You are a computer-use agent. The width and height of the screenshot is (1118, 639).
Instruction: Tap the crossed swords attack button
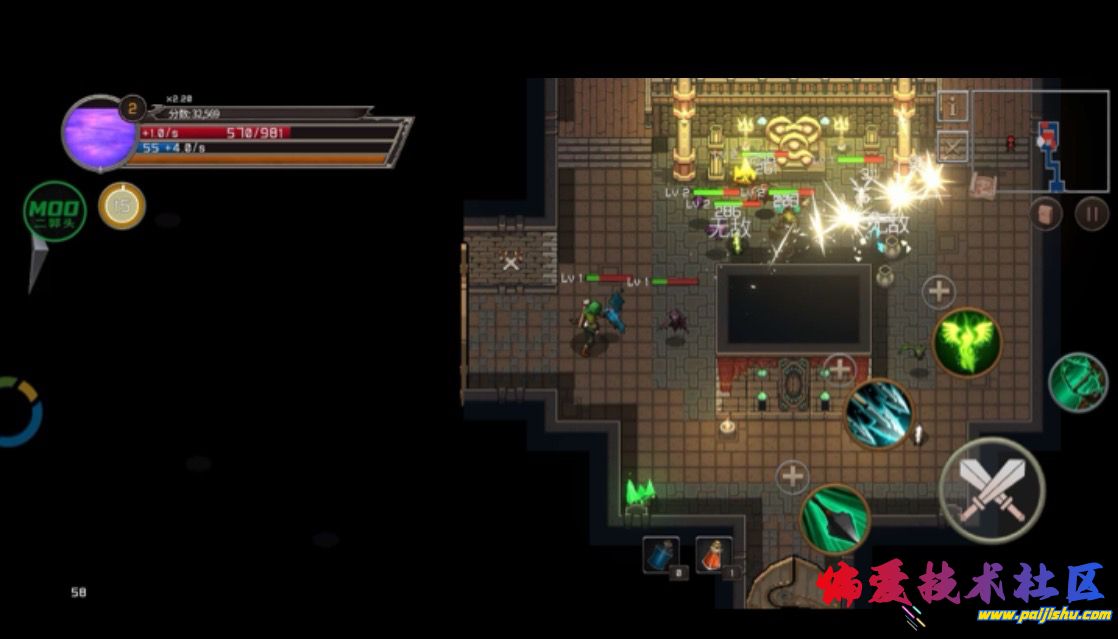991,490
